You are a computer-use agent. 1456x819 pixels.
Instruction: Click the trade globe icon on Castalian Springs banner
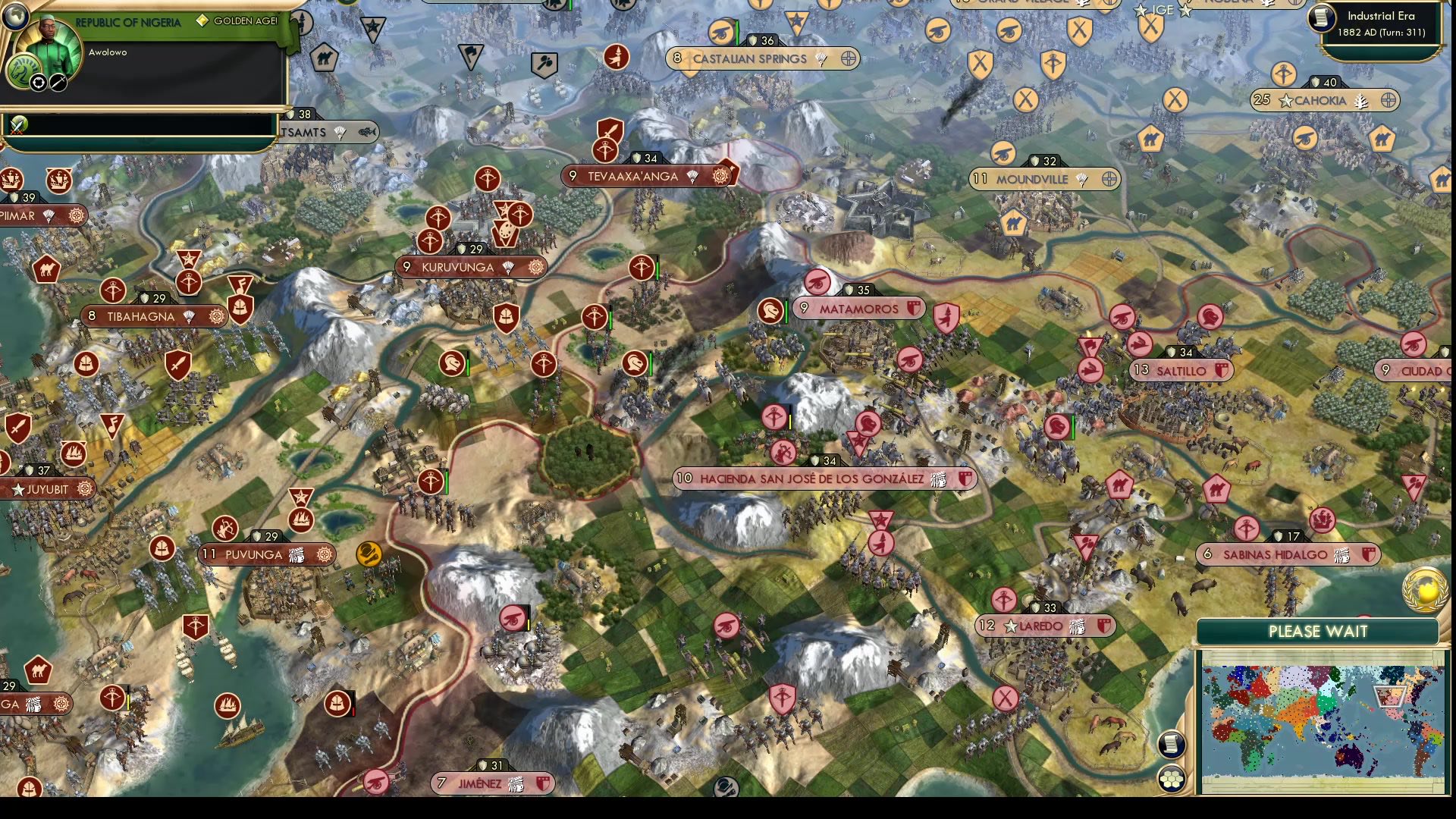[x=846, y=59]
